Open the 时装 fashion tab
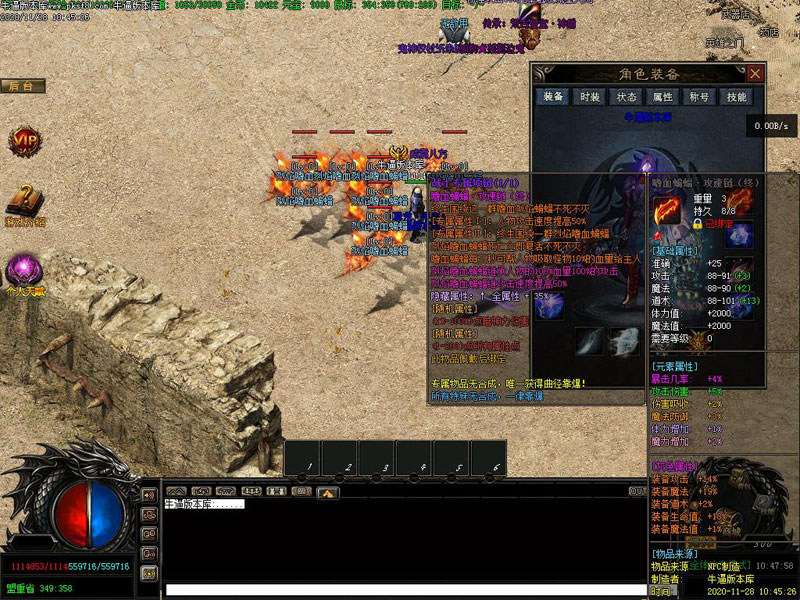Screen dimensions: 800x600 (589, 97)
